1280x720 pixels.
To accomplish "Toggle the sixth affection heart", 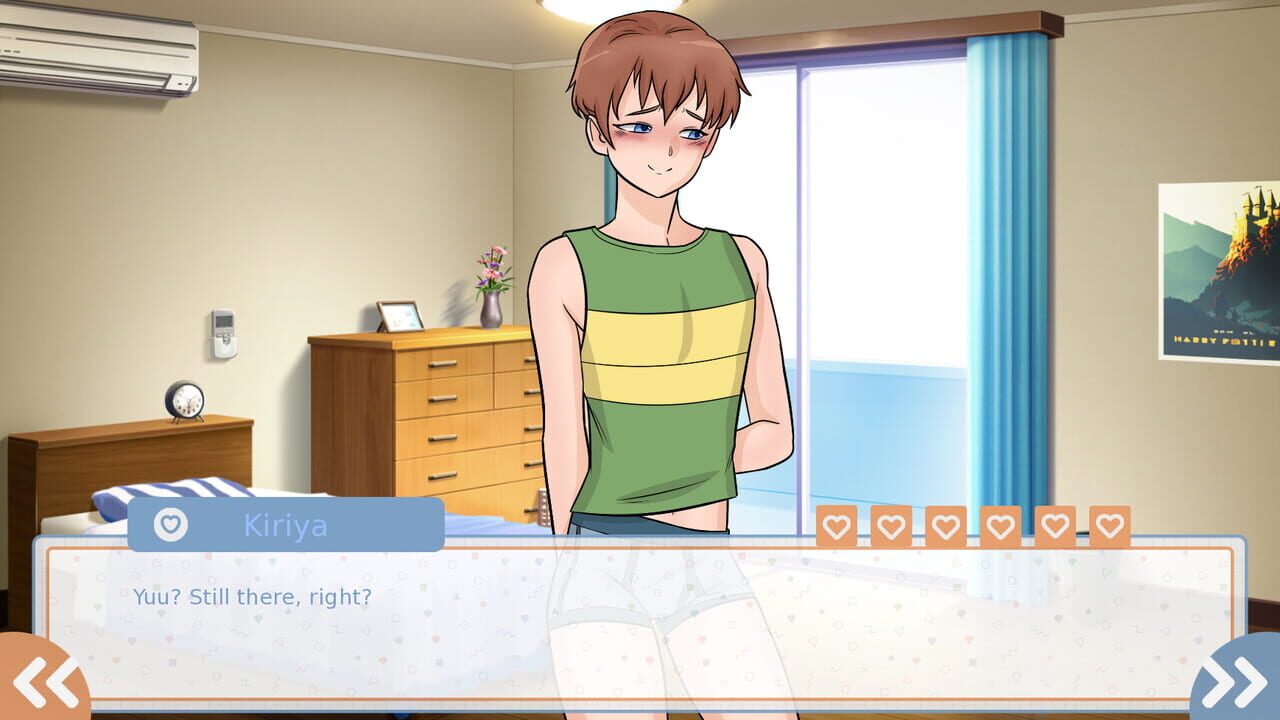I will point(1107,525).
